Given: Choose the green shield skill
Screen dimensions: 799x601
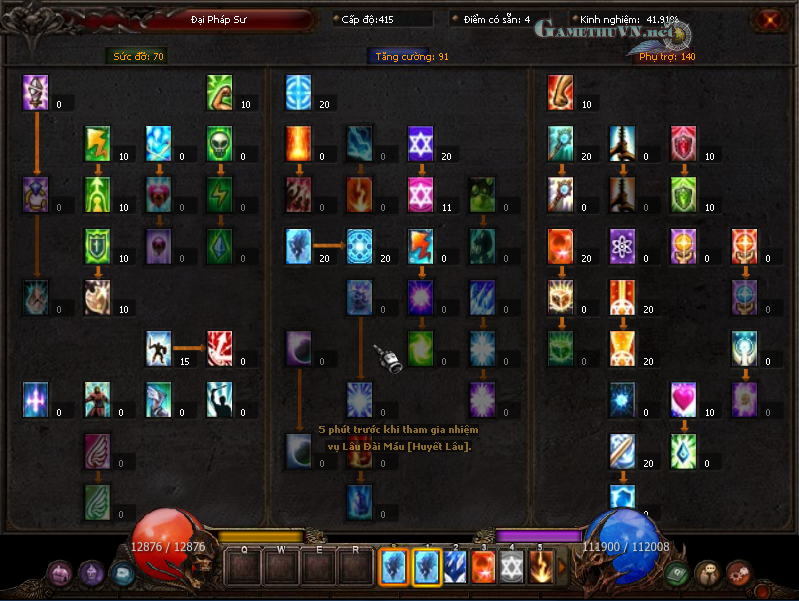Looking at the screenshot, I should coord(684,194).
